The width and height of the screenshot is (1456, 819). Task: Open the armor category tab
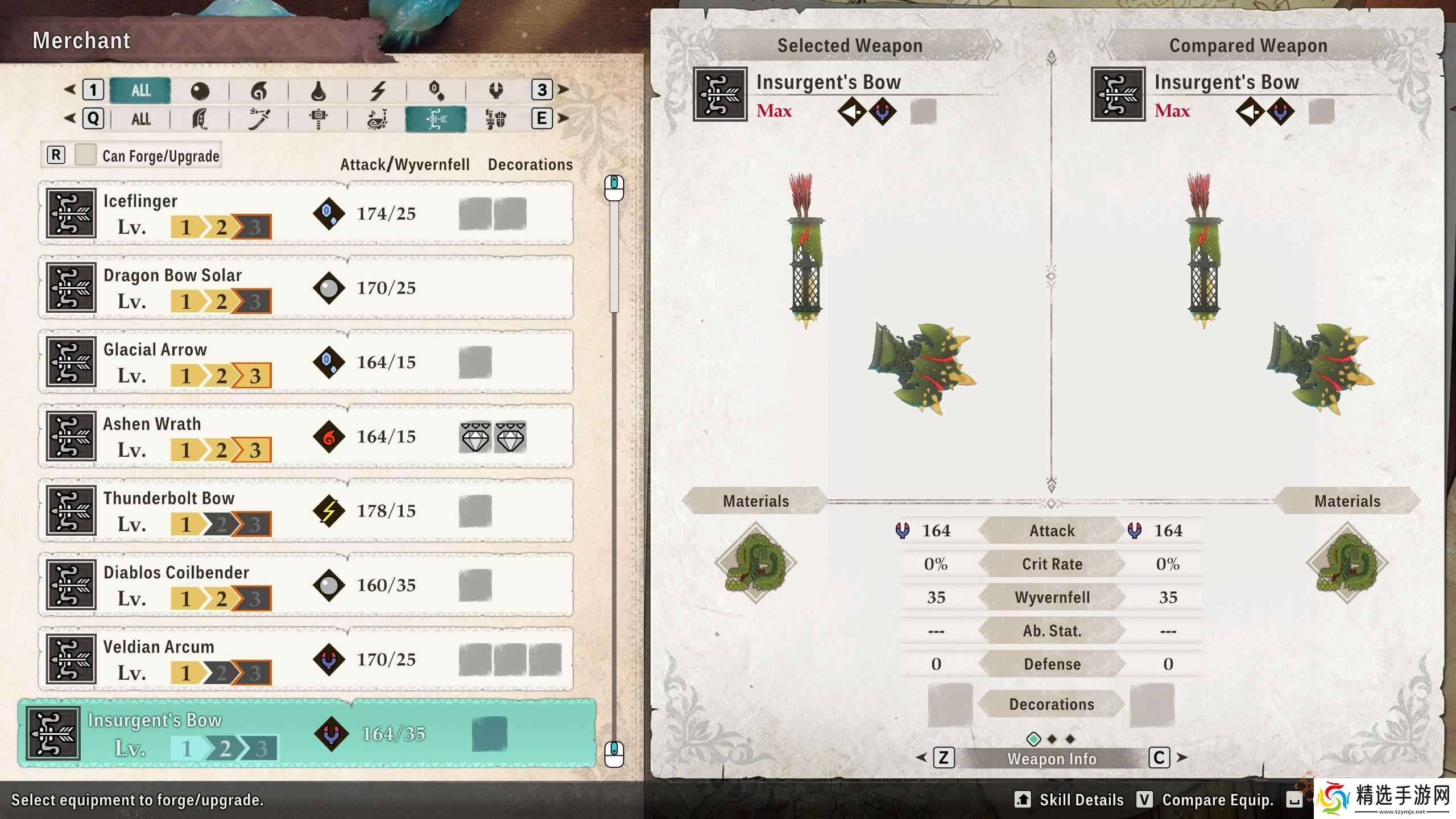click(495, 119)
